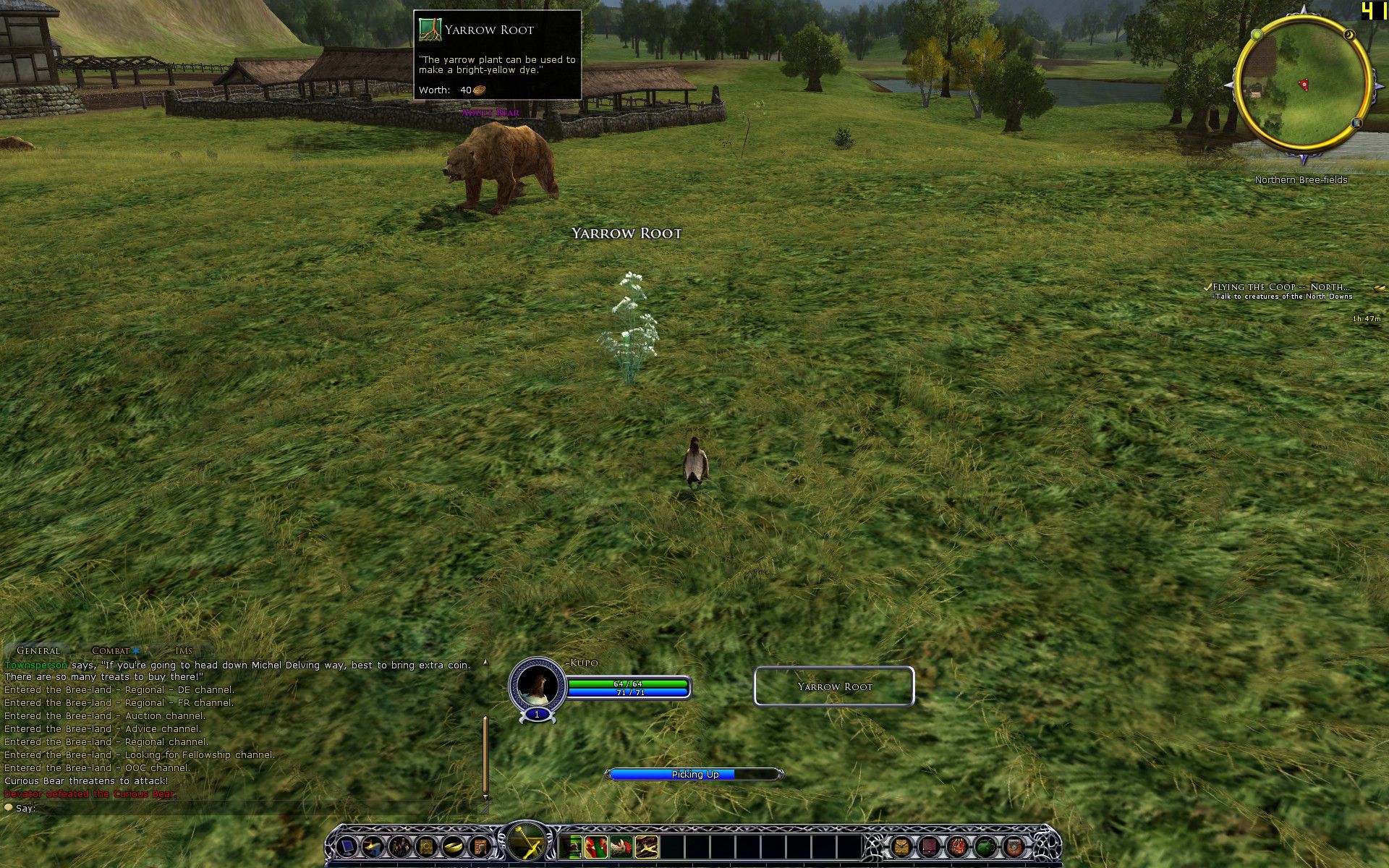1389x868 pixels.
Task: Click the Kupo player portrait
Action: point(537,685)
